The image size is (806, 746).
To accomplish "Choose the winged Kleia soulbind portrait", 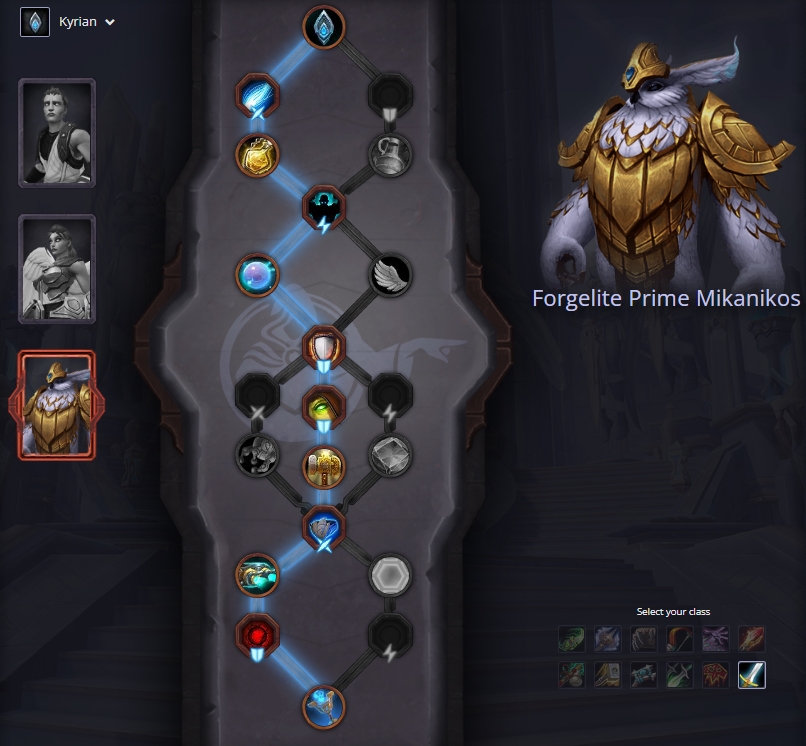I will click(x=57, y=268).
